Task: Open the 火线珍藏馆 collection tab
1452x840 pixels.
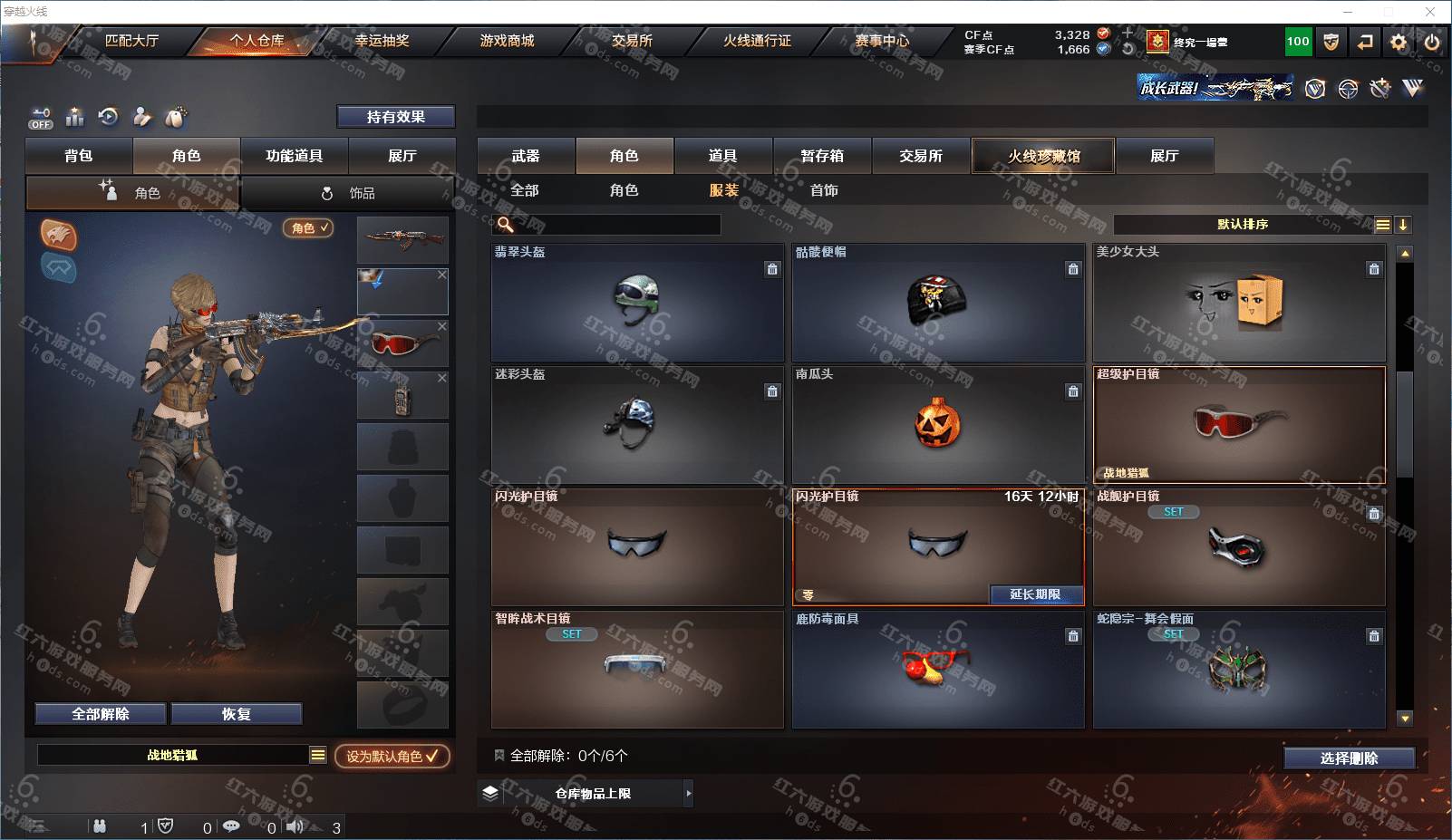Action: (x=1043, y=156)
